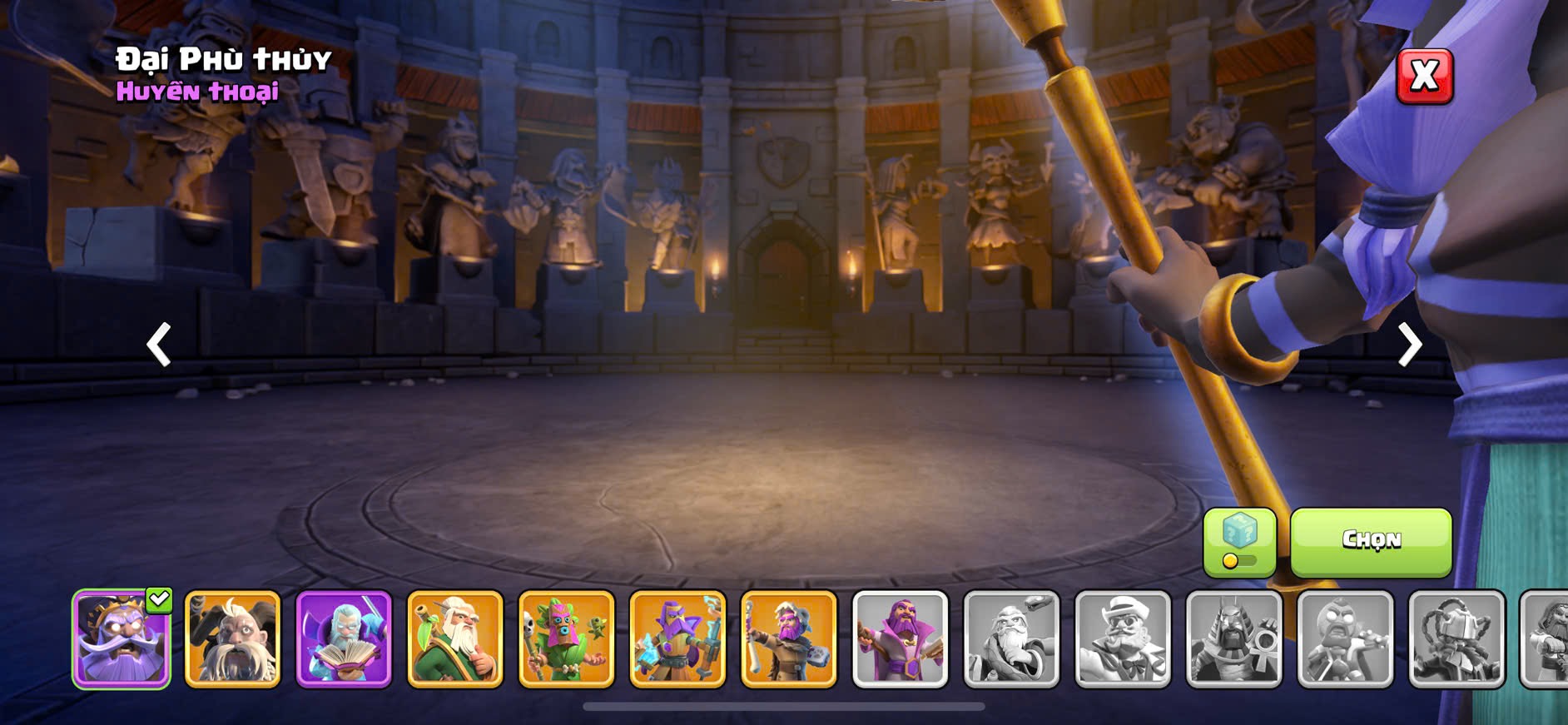The image size is (1568, 725).
Task: Select the check-marked glowing-eyed crowned warden skin
Action: [x=122, y=639]
